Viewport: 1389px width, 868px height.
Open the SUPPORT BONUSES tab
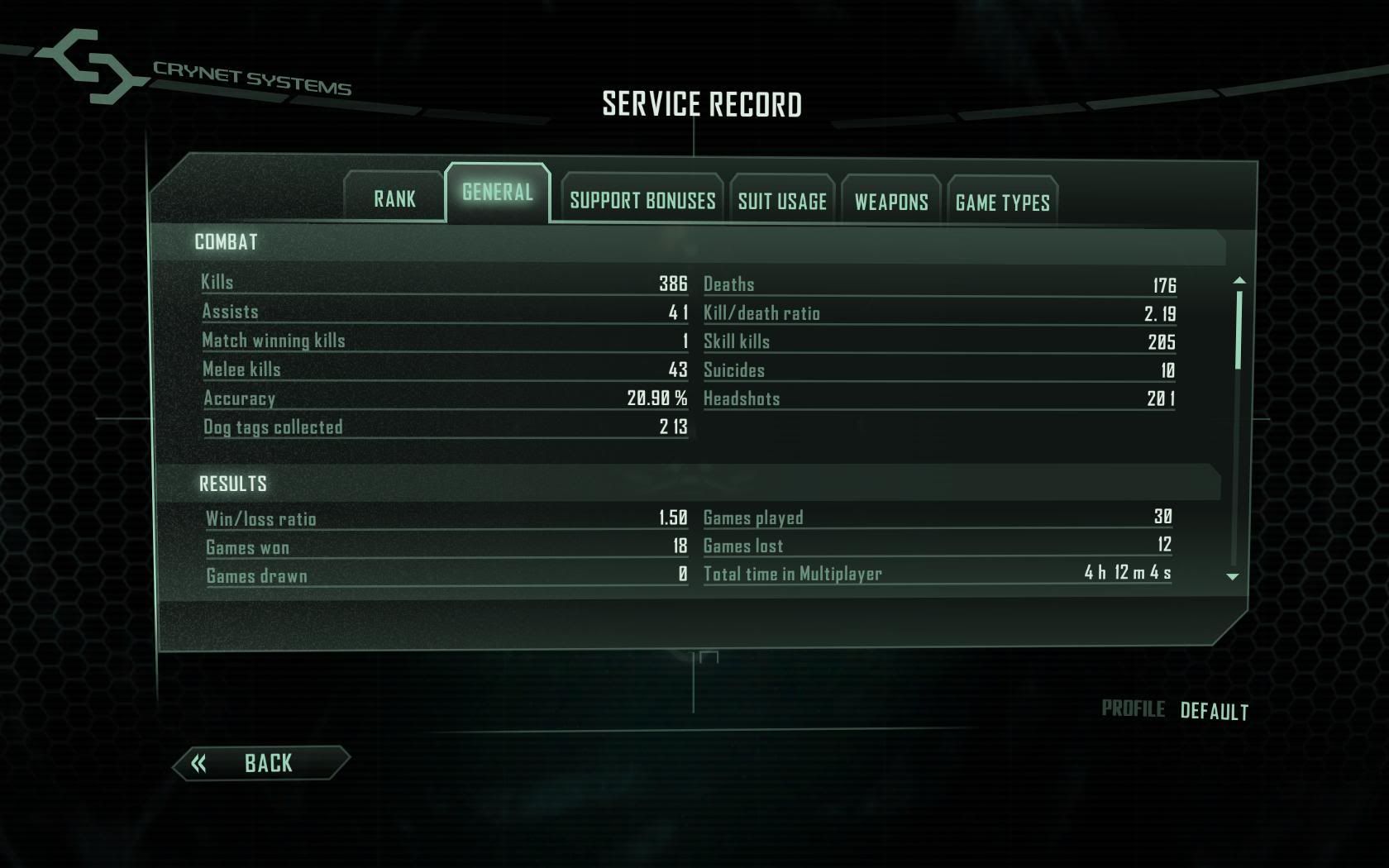[642, 201]
